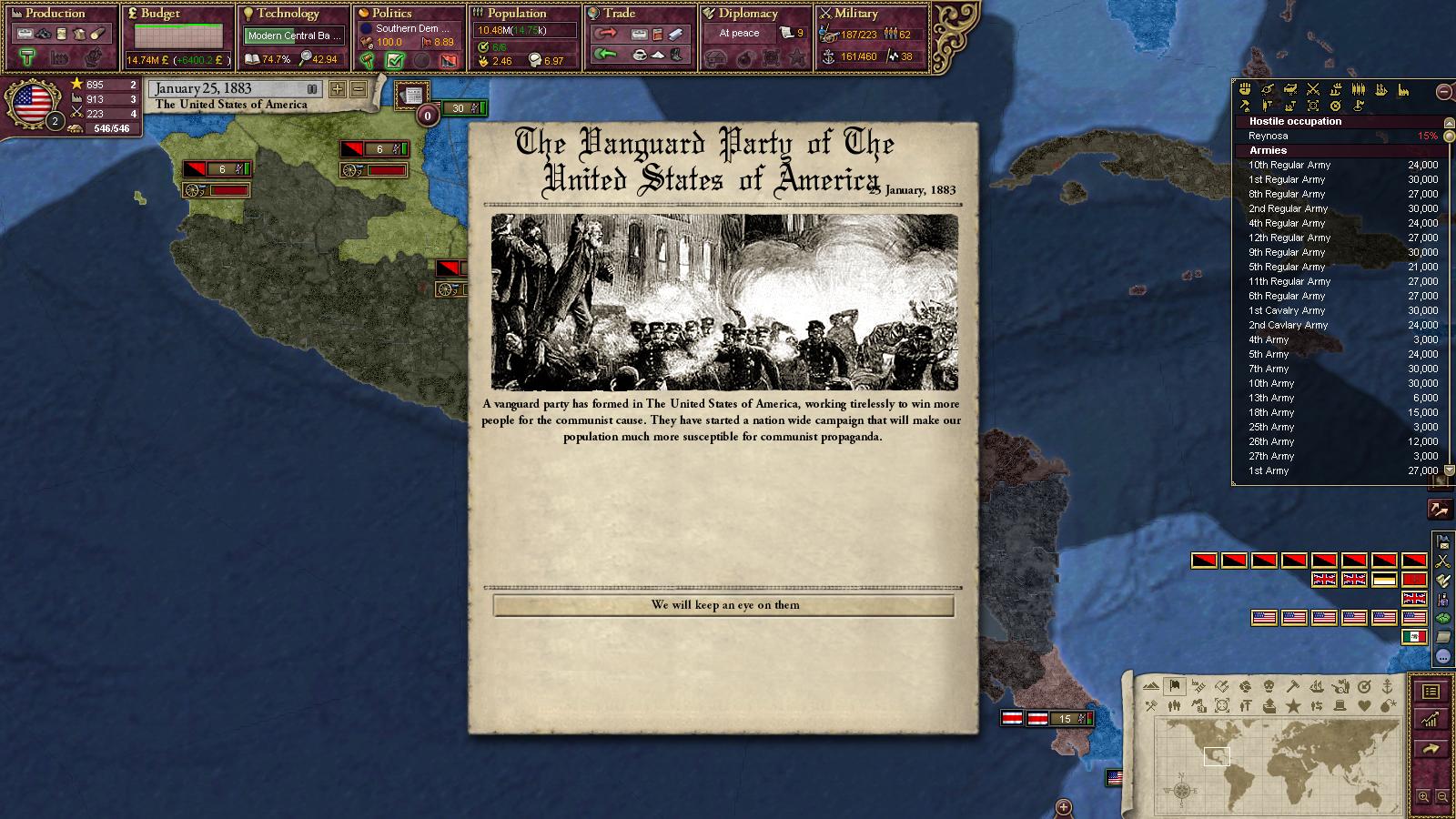1456x819 pixels.
Task: Open the Politics screen
Action: click(x=391, y=14)
